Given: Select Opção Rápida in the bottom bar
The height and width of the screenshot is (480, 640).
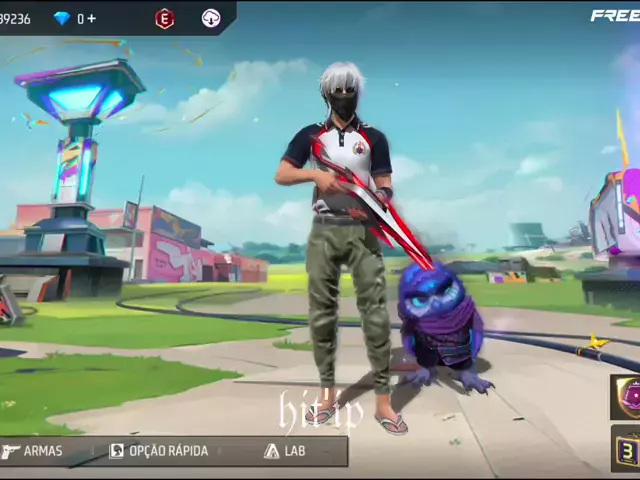Looking at the screenshot, I should point(159,451).
